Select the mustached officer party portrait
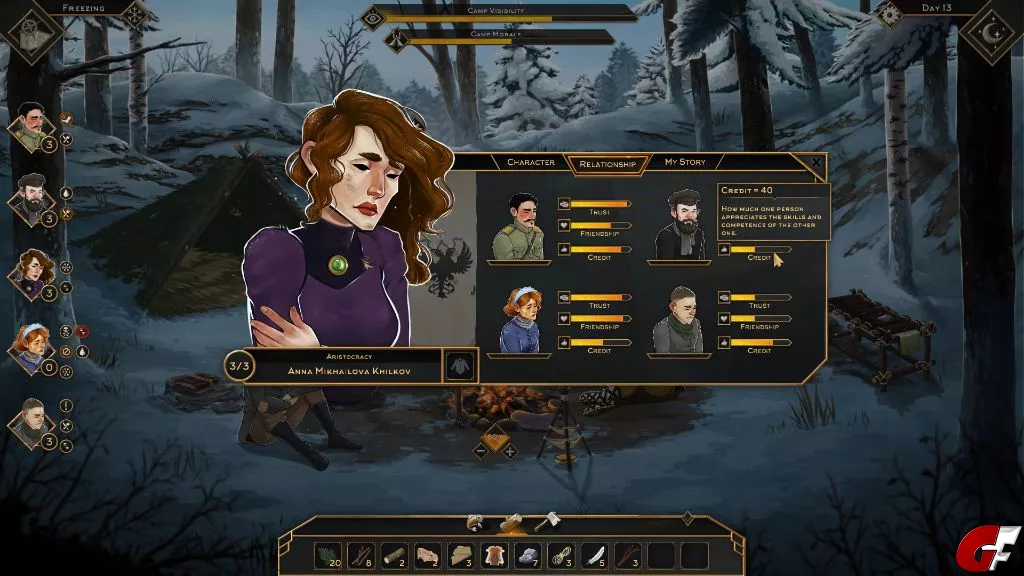This screenshot has height=576, width=1024. click(31, 126)
